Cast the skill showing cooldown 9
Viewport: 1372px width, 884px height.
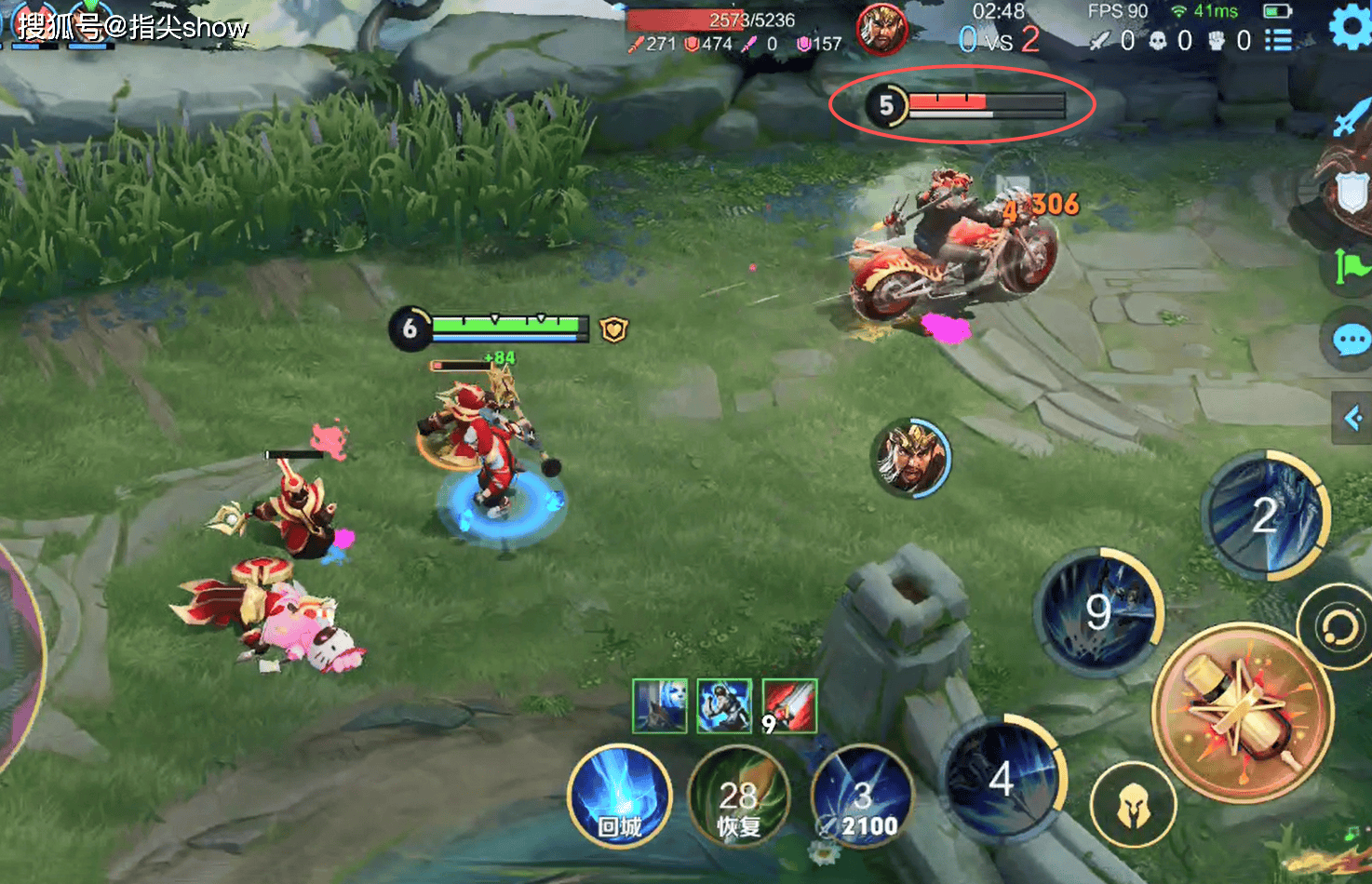pyautogui.click(x=1098, y=610)
